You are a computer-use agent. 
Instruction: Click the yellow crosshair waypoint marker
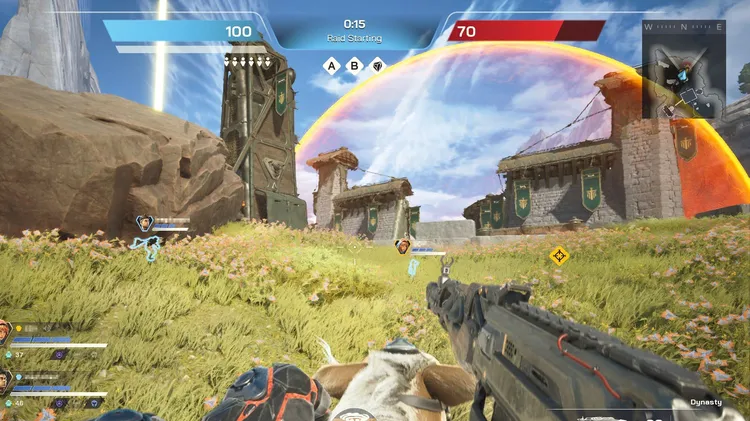(559, 255)
